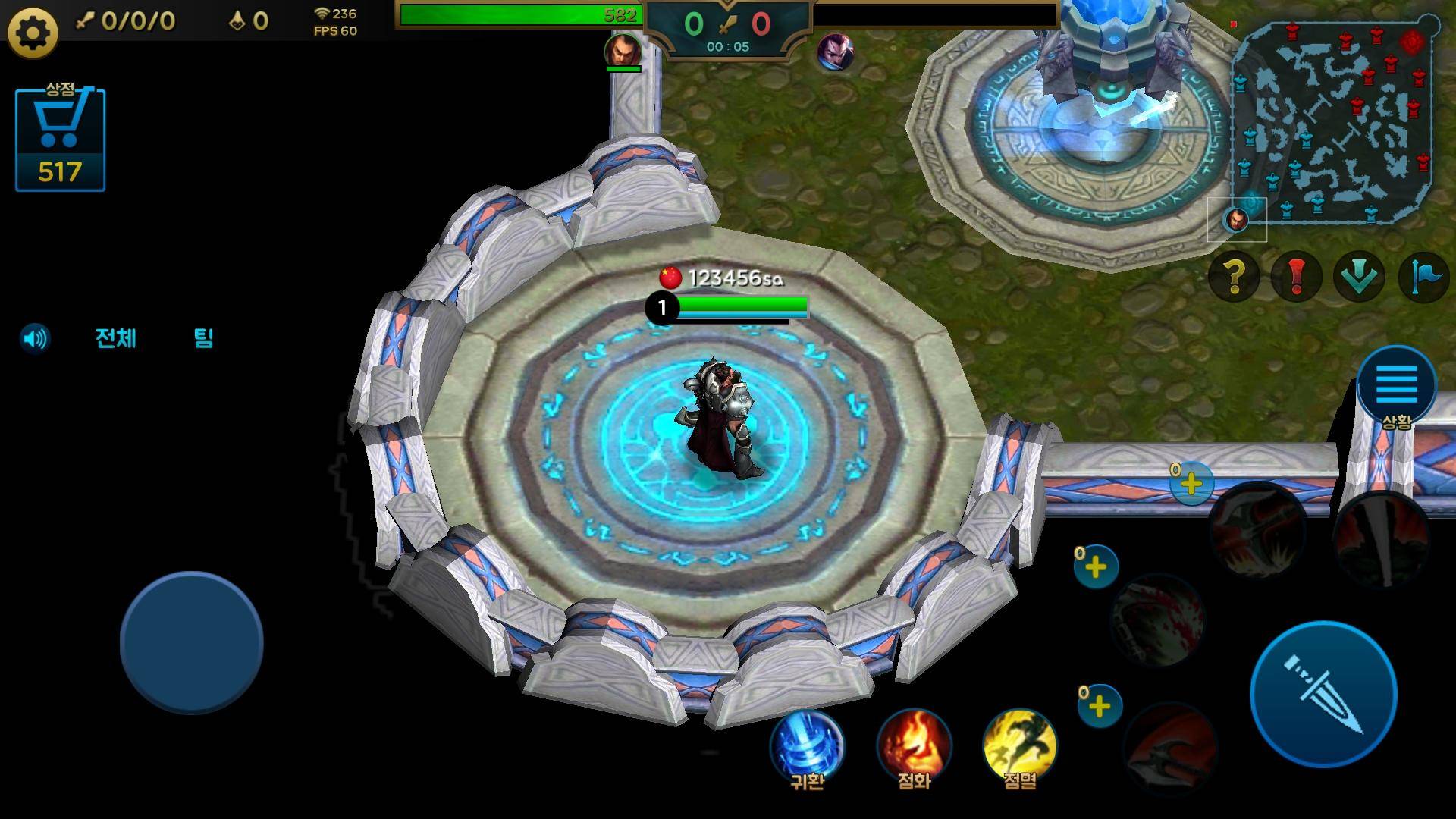Send the blue flag ping
Image resolution: width=1456 pixels, height=819 pixels.
click(x=1423, y=277)
